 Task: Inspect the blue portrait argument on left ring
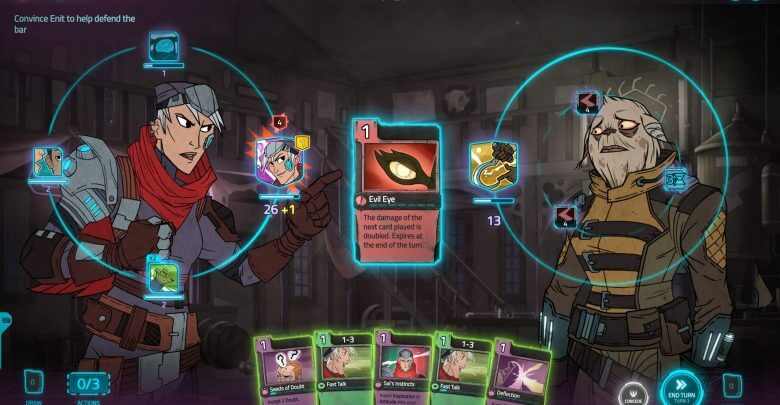point(48,161)
